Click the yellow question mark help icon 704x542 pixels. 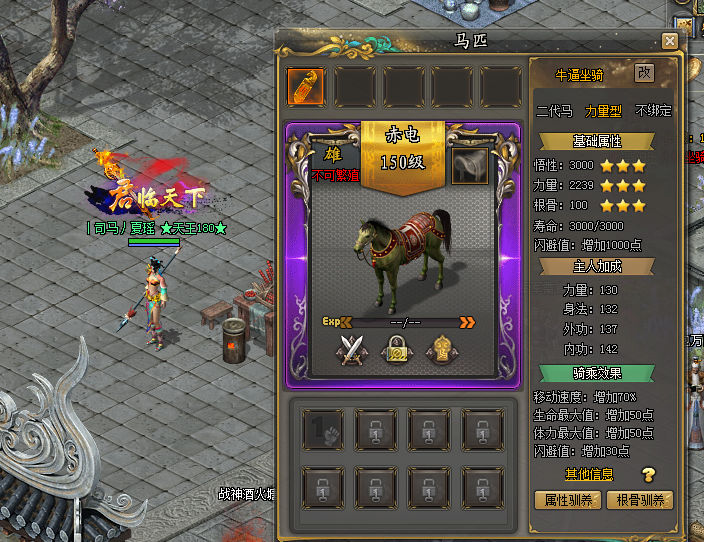648,475
